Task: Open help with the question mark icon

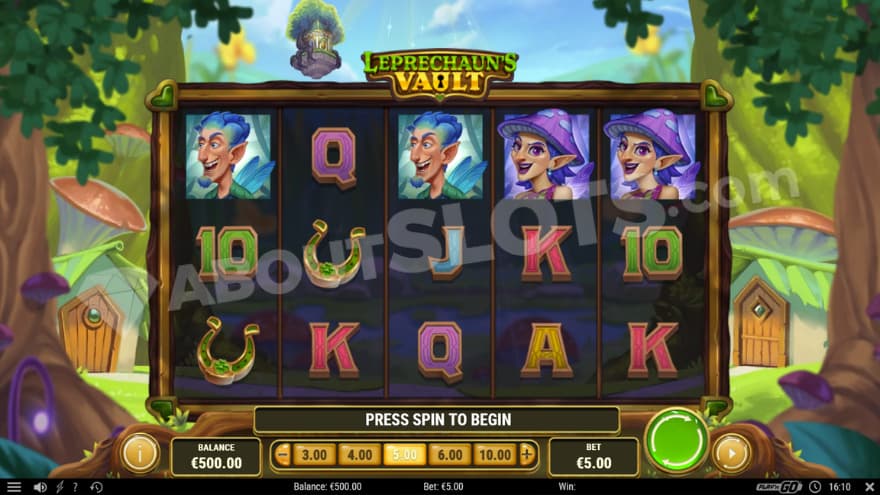Action: 74,487
